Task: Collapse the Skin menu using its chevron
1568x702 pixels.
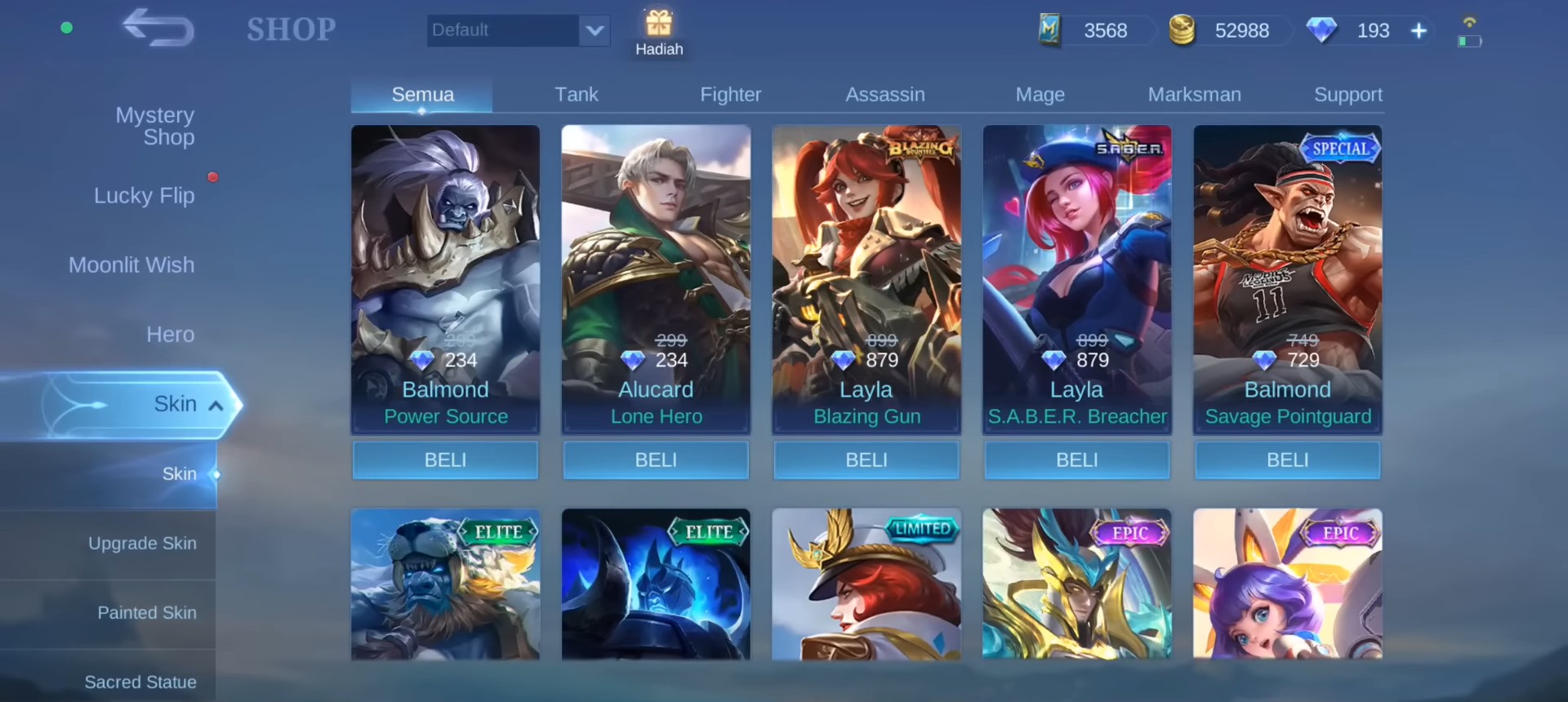Action: pos(216,404)
